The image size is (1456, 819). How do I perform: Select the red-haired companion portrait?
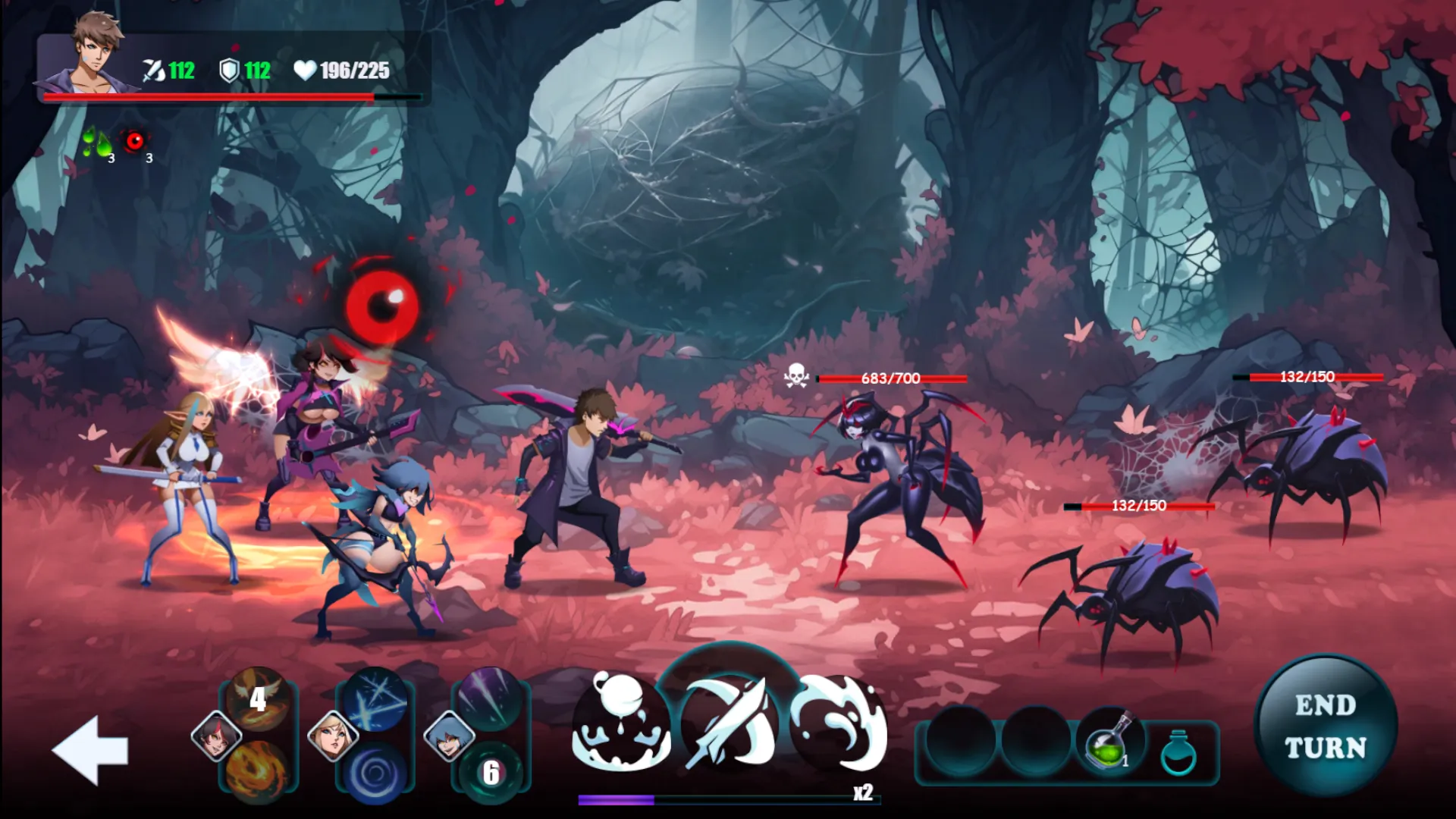click(x=216, y=736)
